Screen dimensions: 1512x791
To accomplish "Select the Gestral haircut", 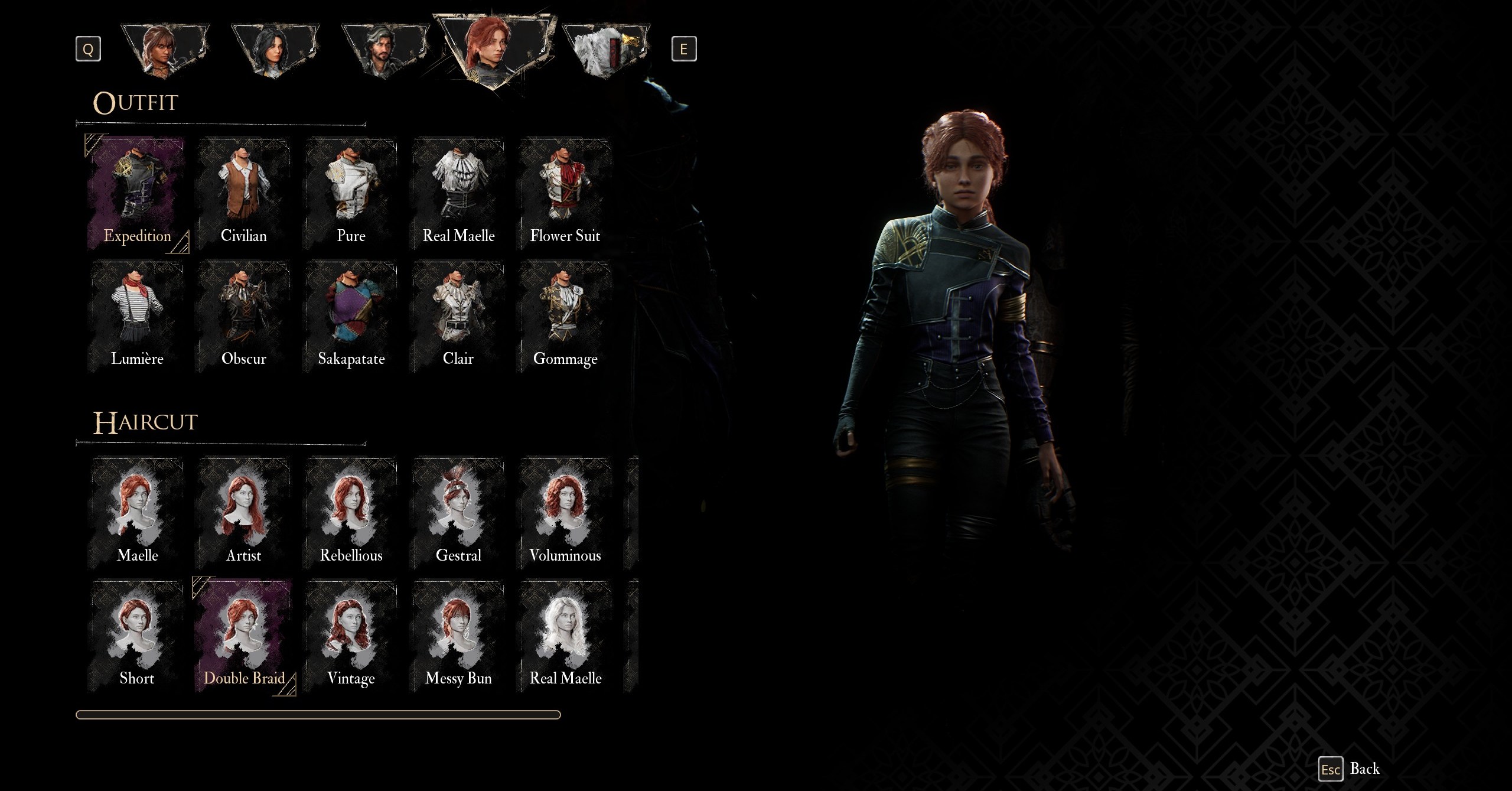I will tap(458, 514).
